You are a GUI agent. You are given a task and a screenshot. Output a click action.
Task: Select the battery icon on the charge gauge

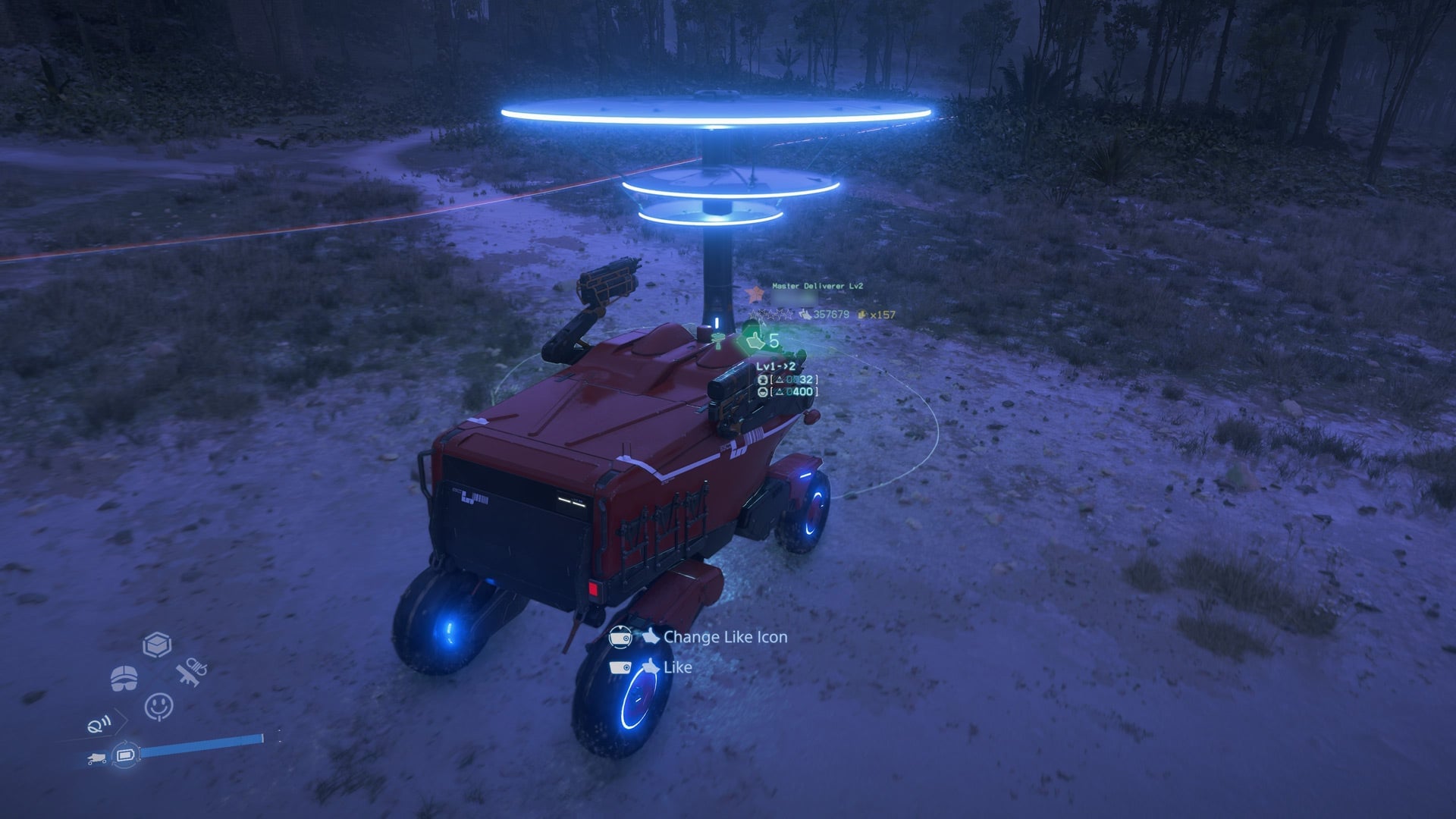pyautogui.click(x=127, y=755)
